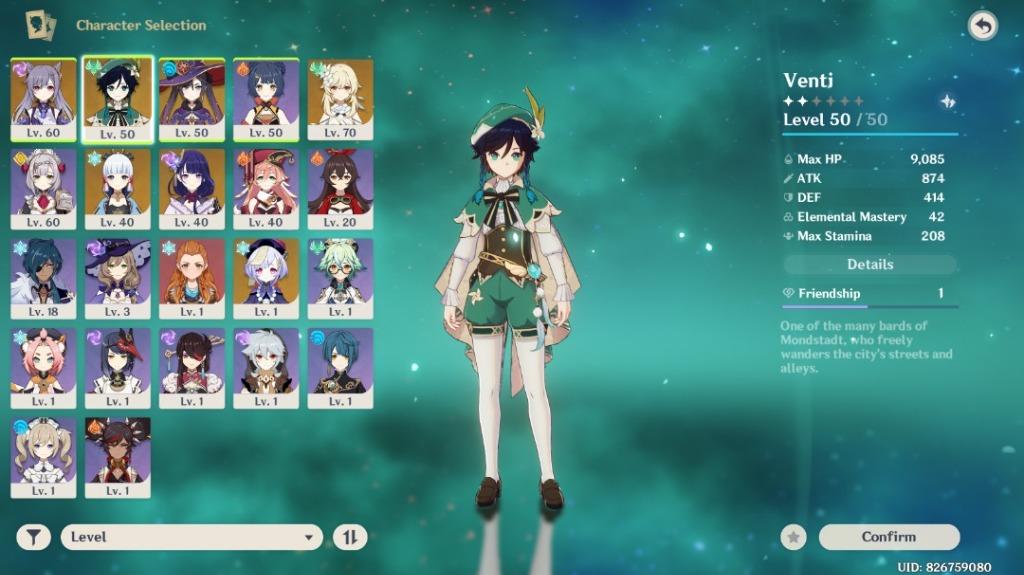1024x575 pixels.
Task: Select pink-haired Diona's portrait
Action: click(44, 365)
